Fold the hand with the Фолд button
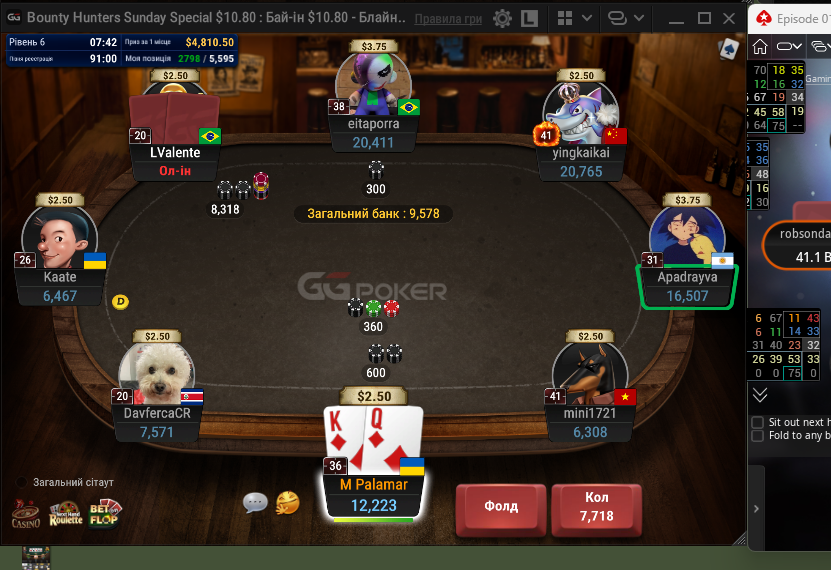 click(501, 506)
